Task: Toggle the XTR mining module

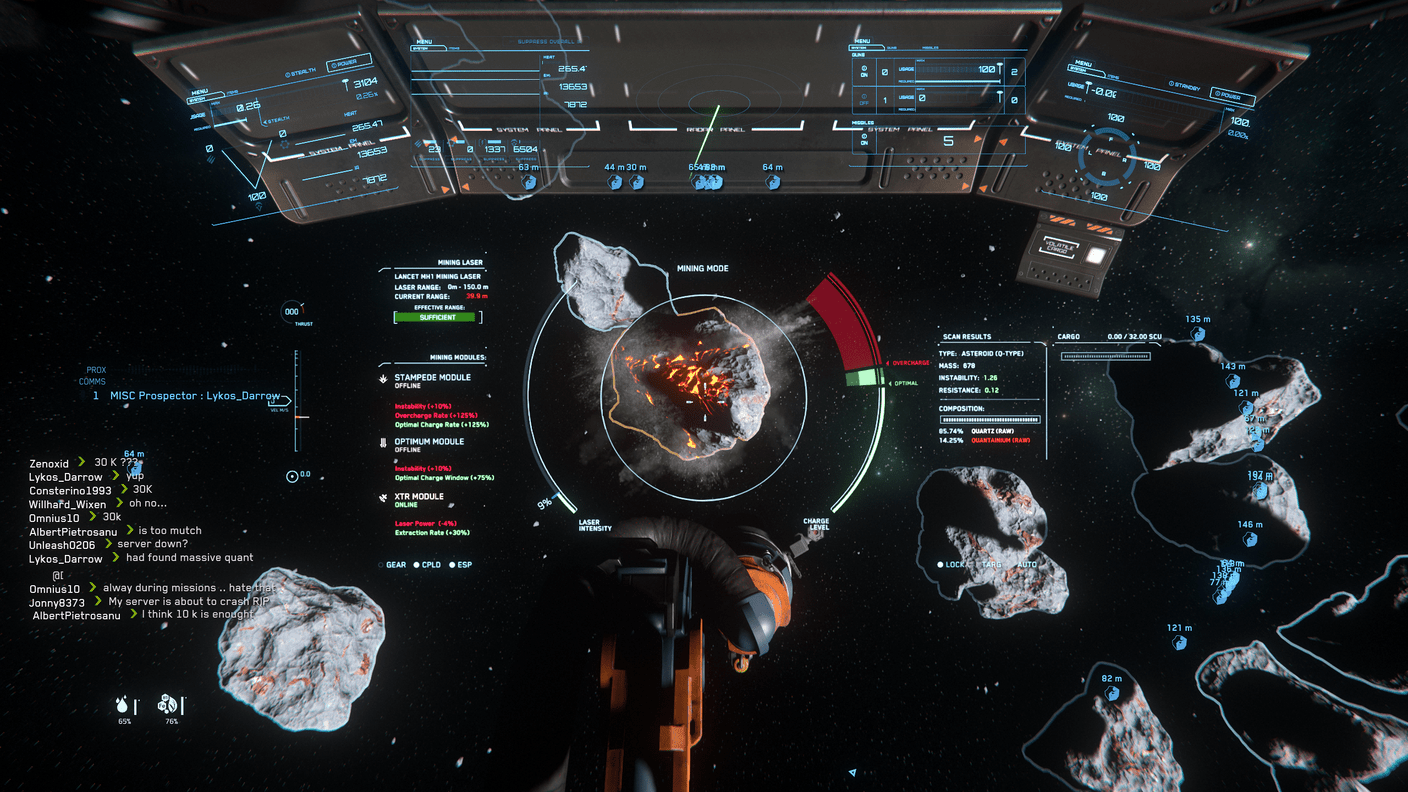Action: [x=419, y=497]
